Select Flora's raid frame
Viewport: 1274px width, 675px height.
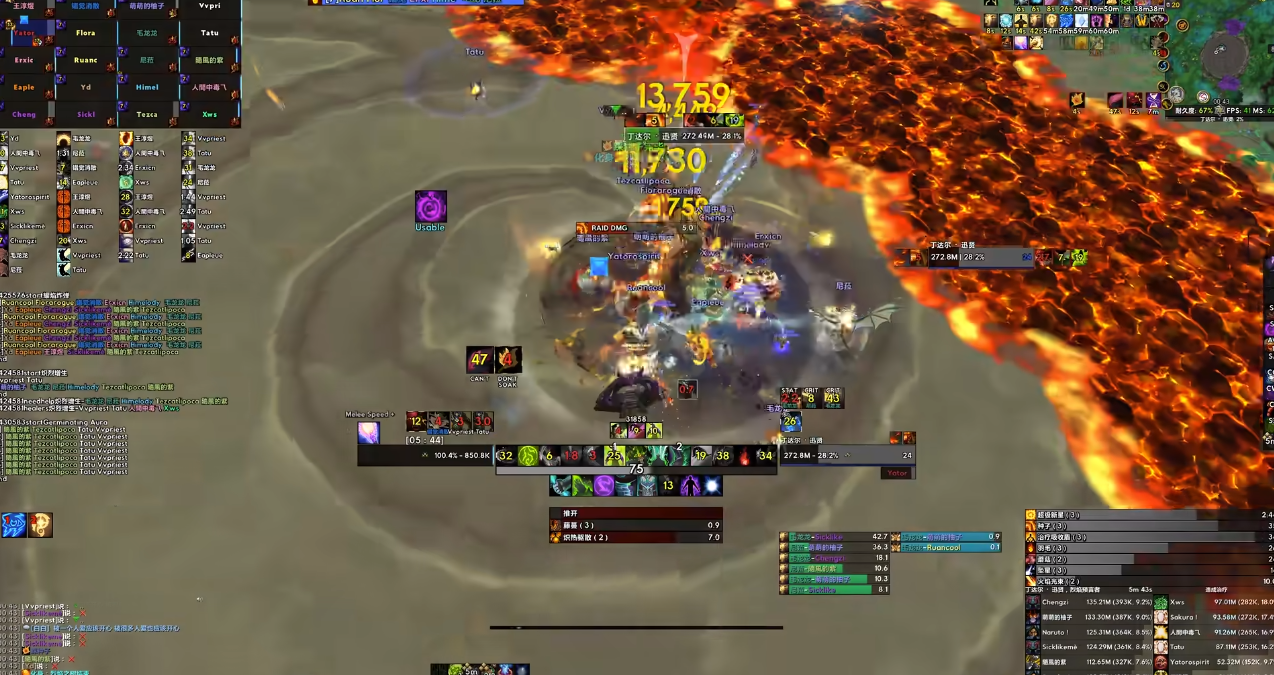click(86, 33)
